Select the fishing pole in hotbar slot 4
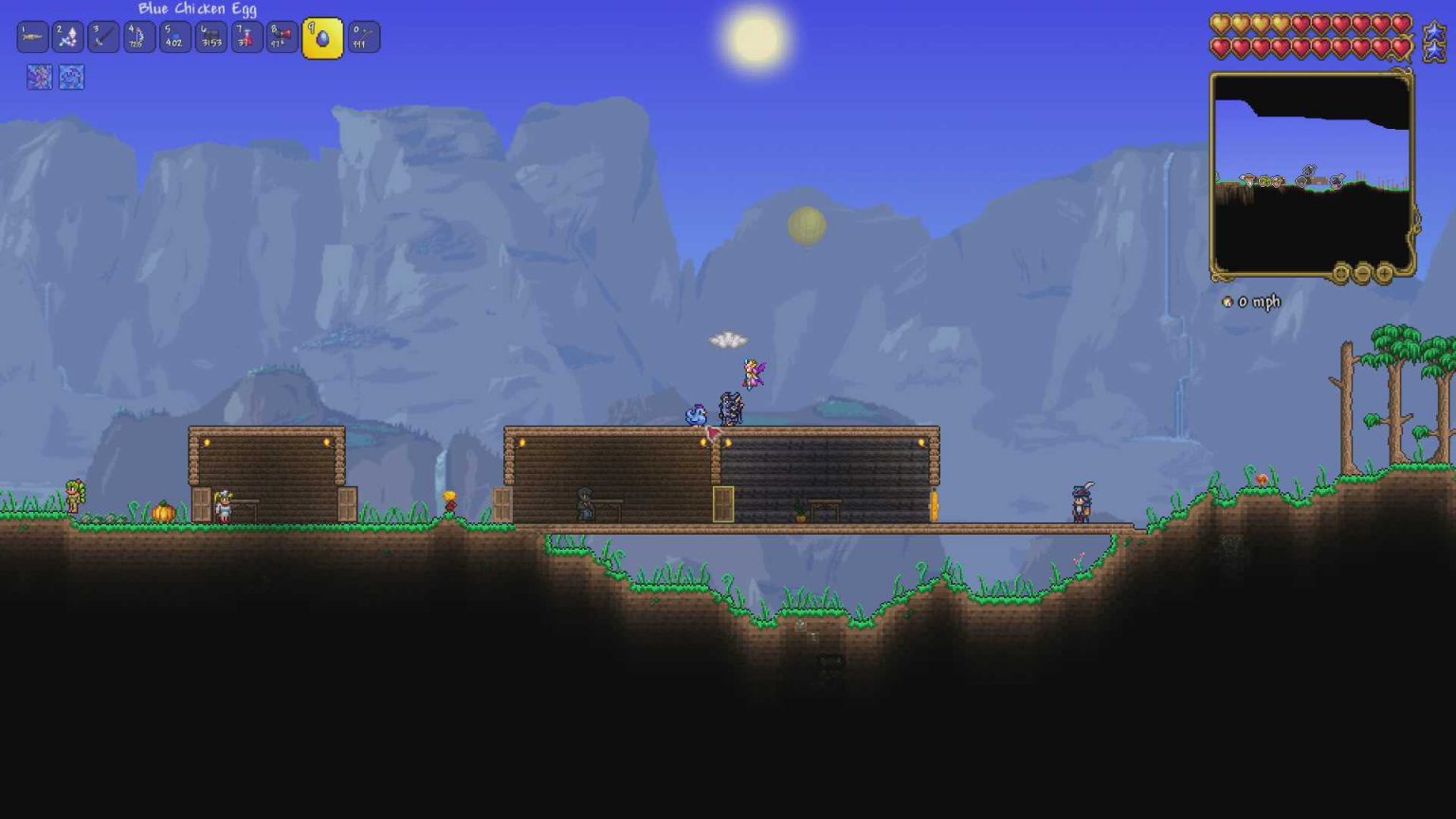The width and height of the screenshot is (1456, 819). coord(138,37)
